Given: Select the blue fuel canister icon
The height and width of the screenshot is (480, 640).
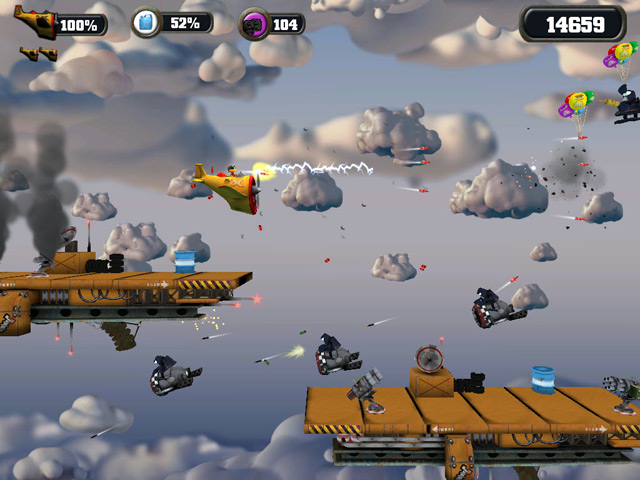Looking at the screenshot, I should 148,22.
